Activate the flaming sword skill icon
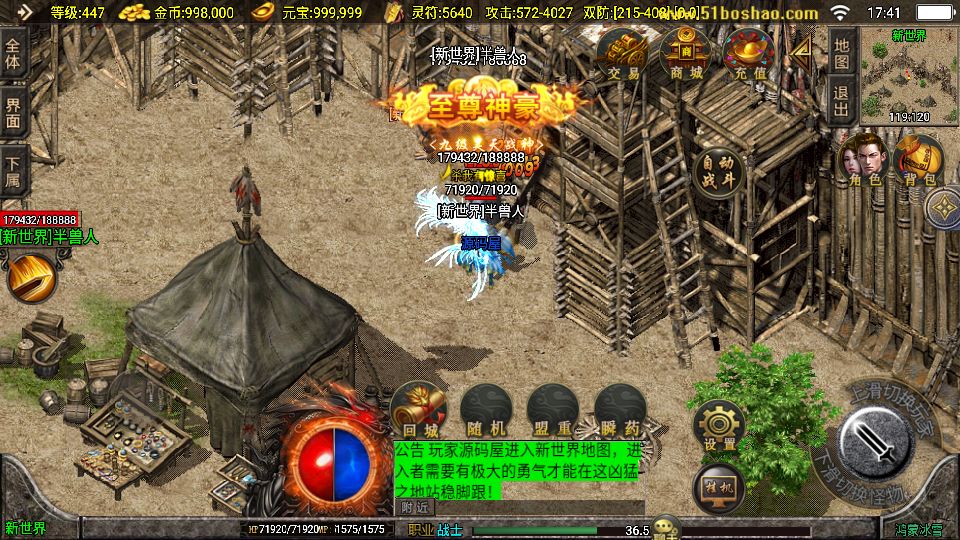Screen dimensions: 960x540 32,276
